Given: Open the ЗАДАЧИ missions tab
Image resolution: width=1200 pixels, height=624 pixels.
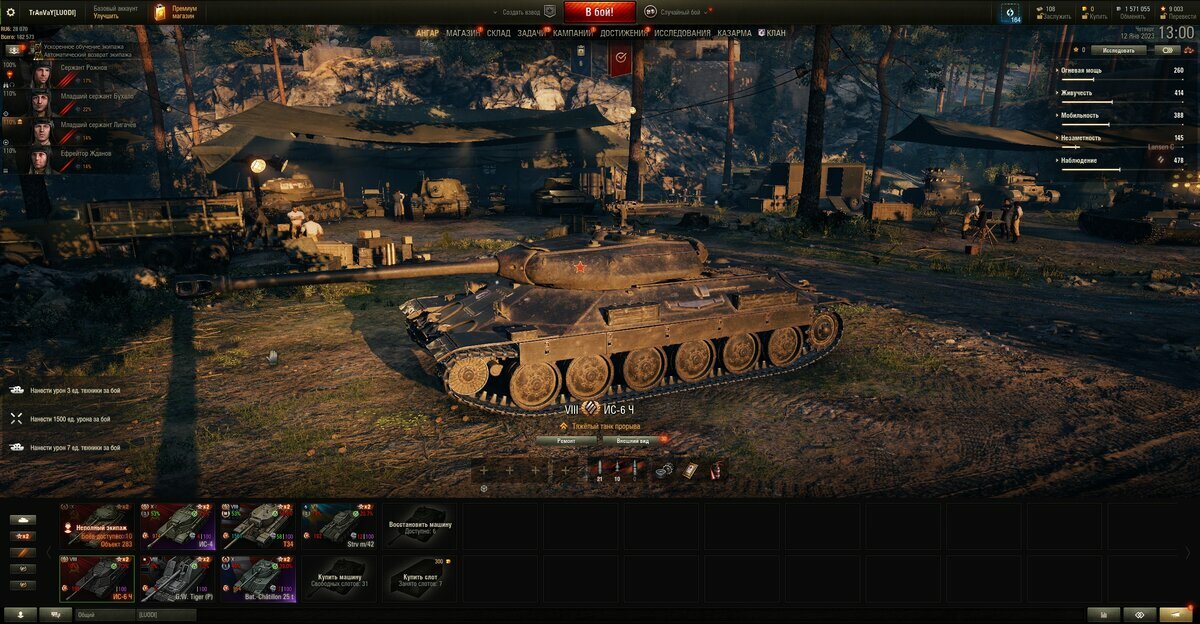Looking at the screenshot, I should [531, 33].
